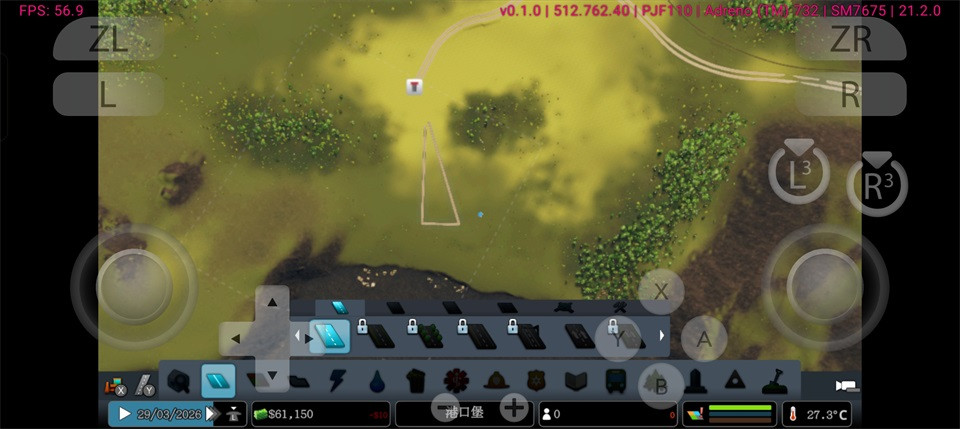Click the play button beside the date
Image resolution: width=960 pixels, height=429 pixels.
pyautogui.click(x=125, y=413)
